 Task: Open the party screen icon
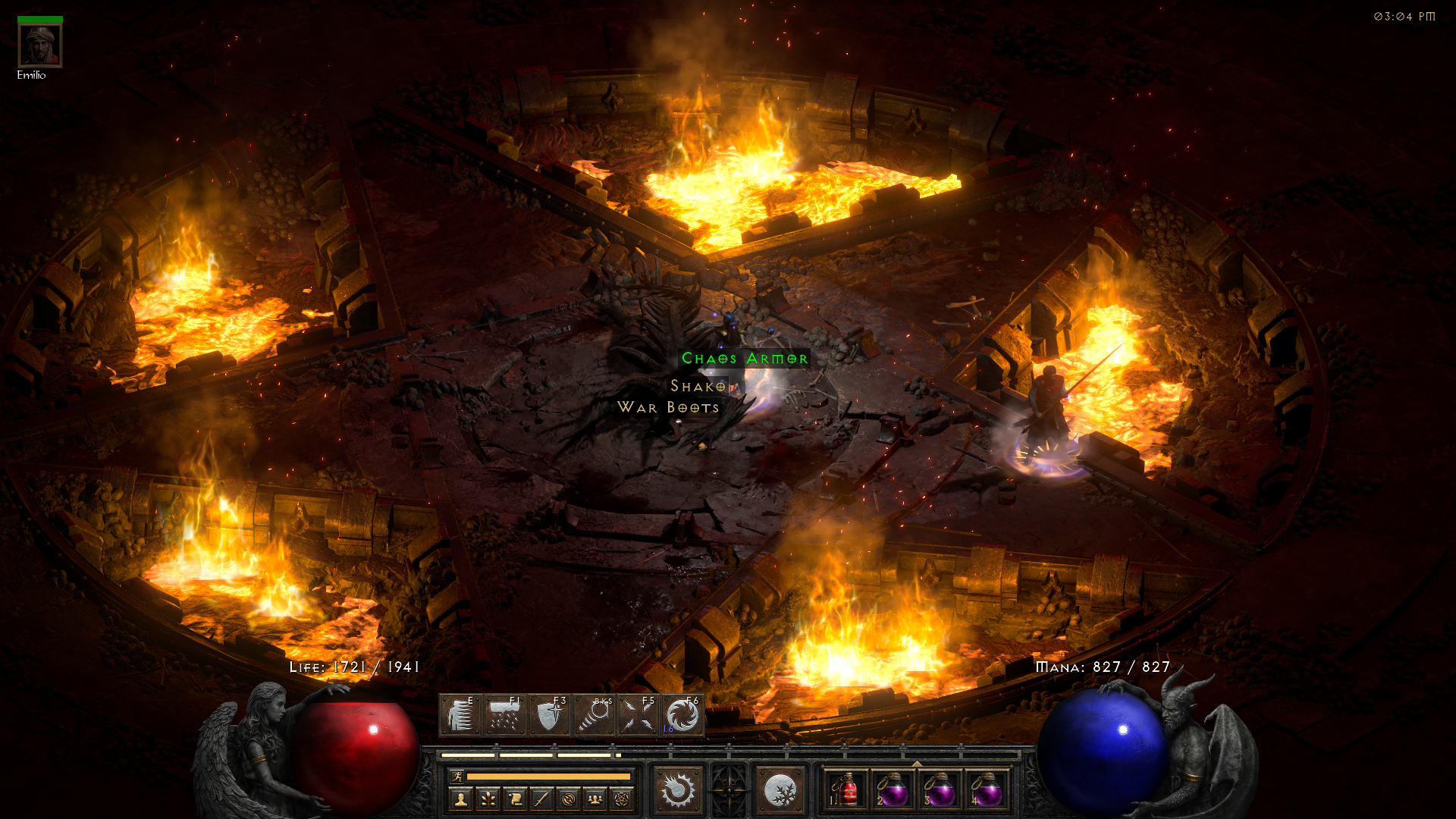595,799
